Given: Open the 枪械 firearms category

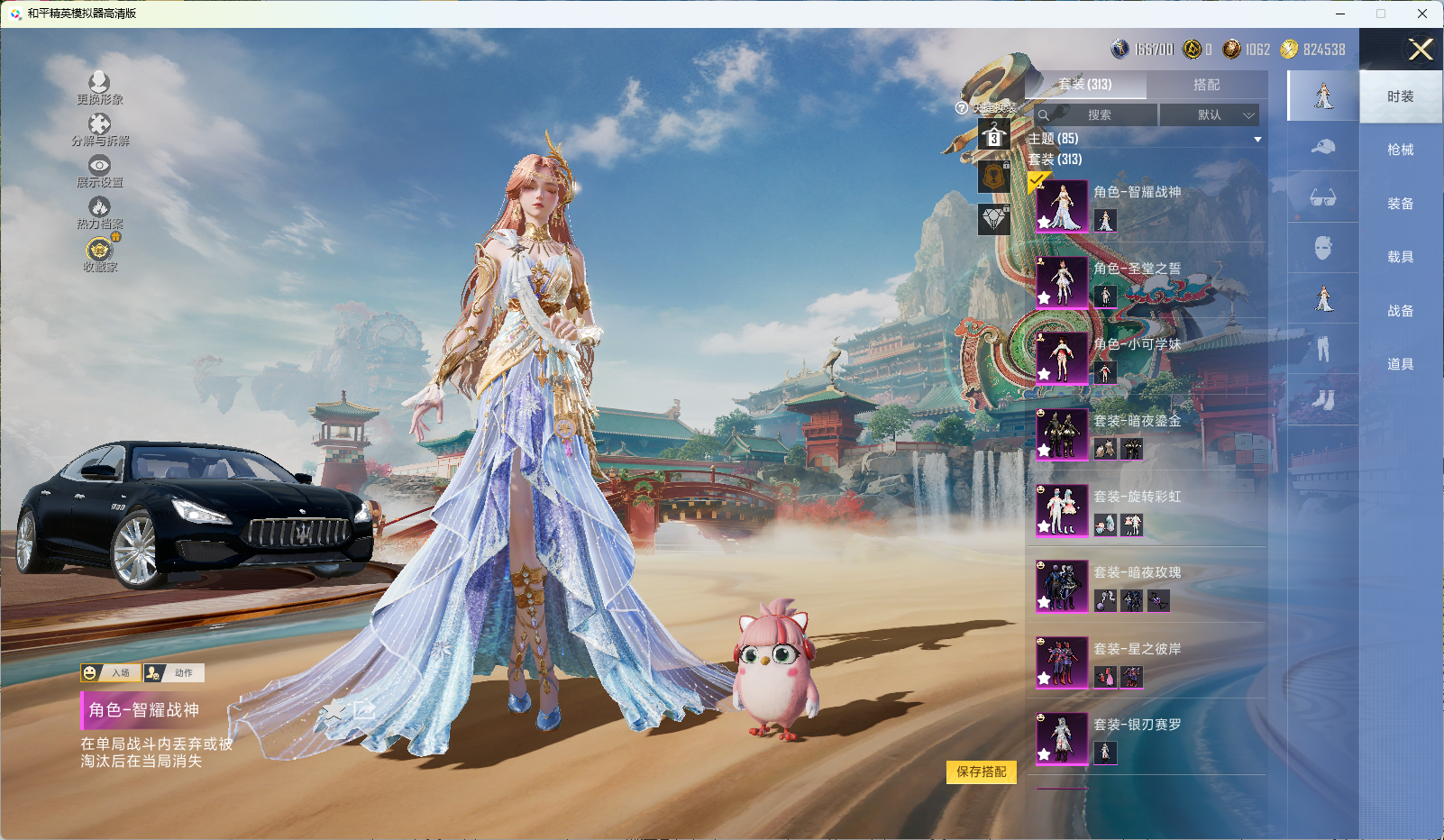Looking at the screenshot, I should tap(1400, 150).
